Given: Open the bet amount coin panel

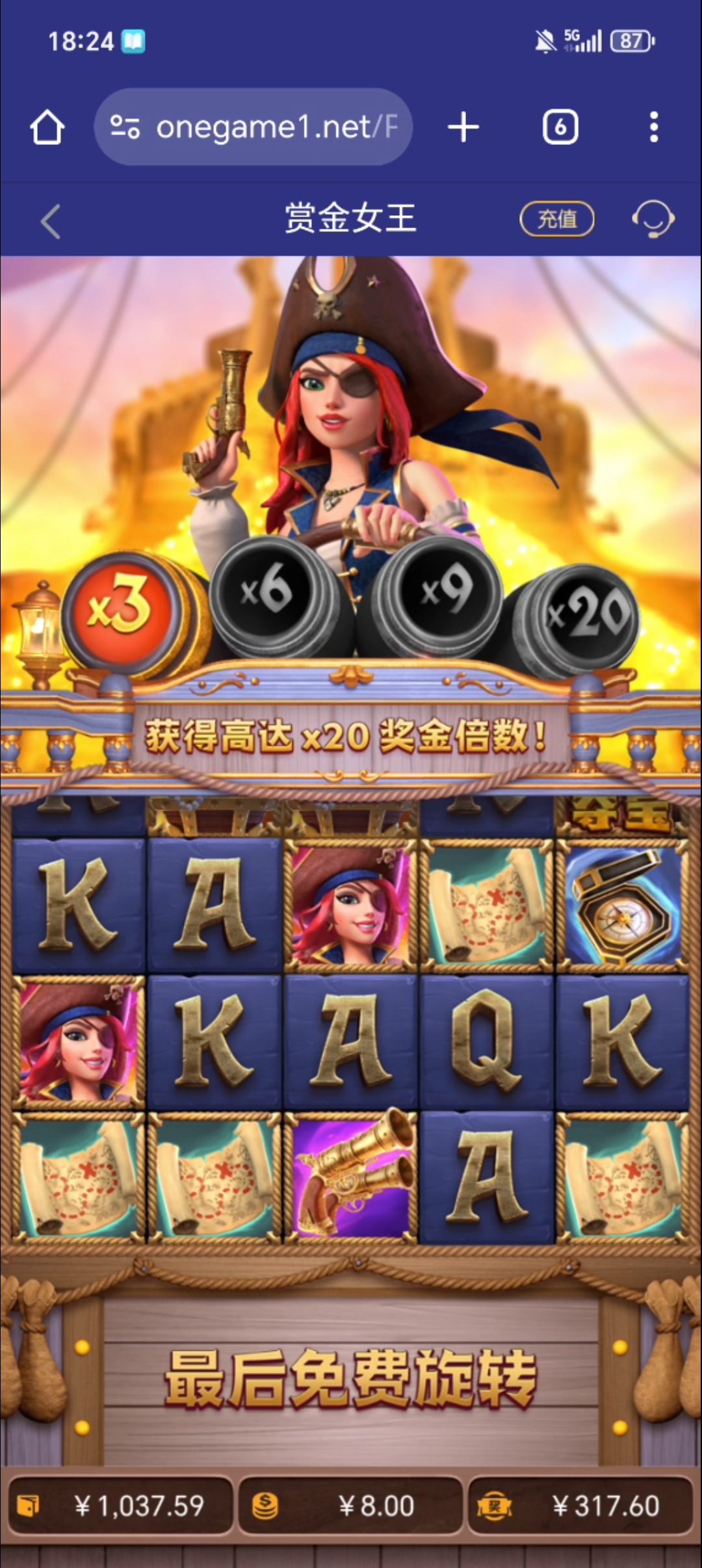Looking at the screenshot, I should 350,1506.
